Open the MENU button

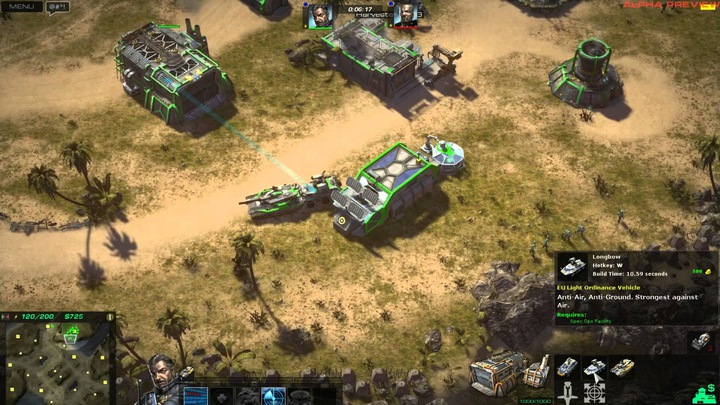pos(22,7)
